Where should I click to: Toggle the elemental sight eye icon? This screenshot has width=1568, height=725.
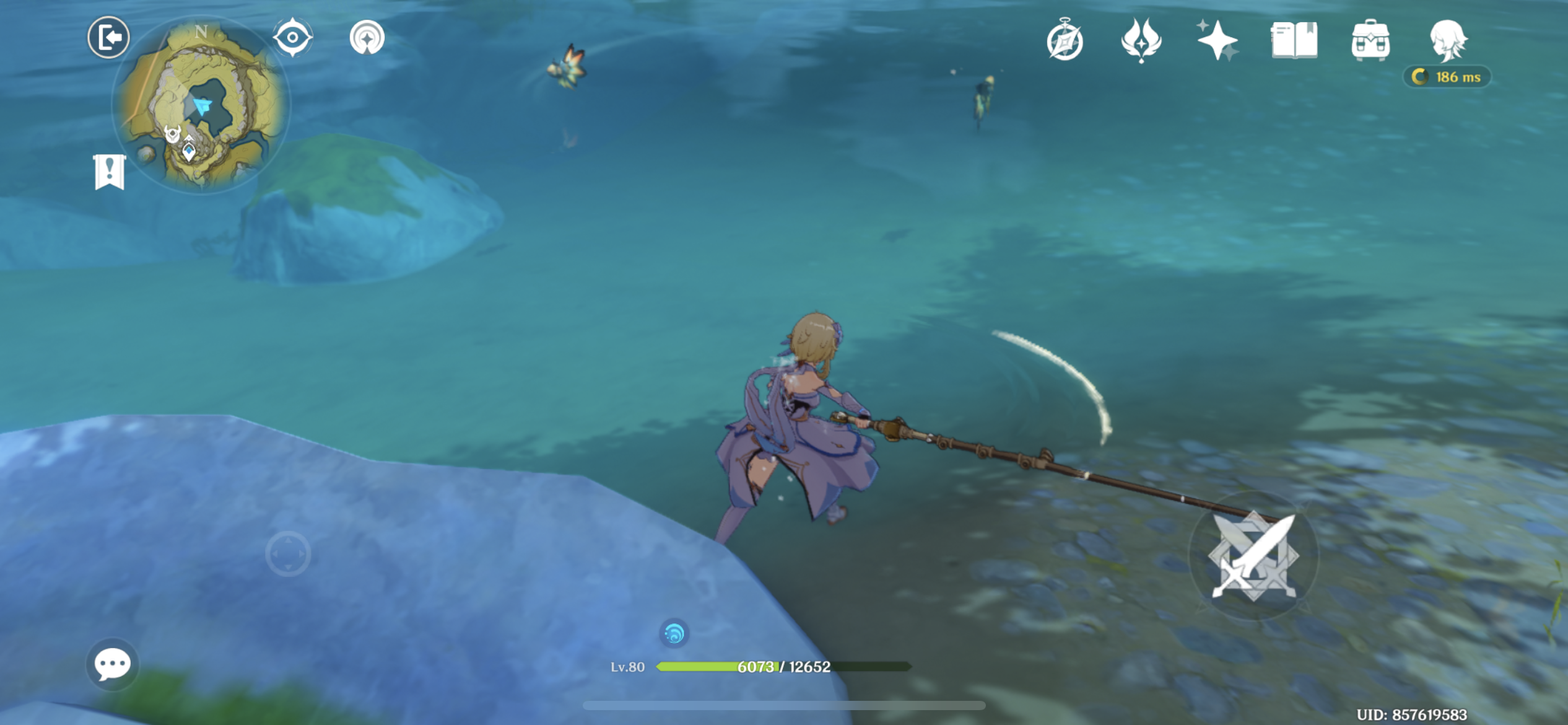292,38
